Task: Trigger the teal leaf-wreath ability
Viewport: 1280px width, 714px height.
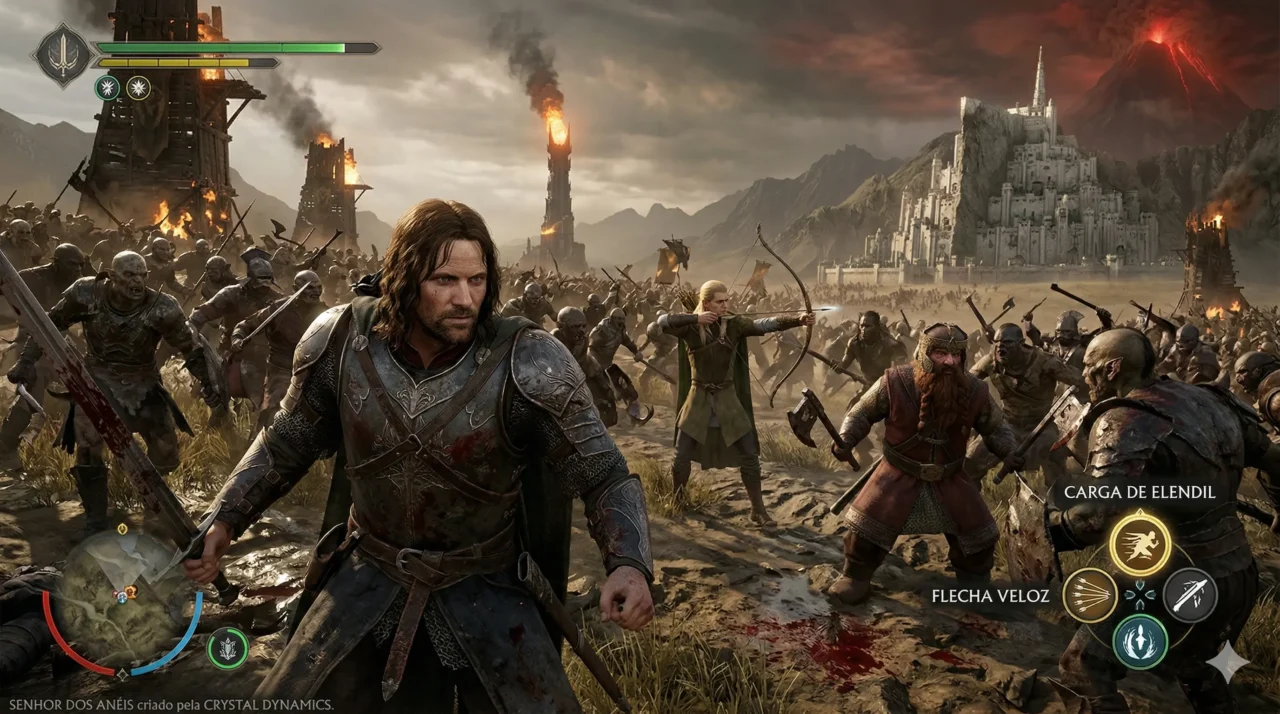Action: tap(1140, 641)
